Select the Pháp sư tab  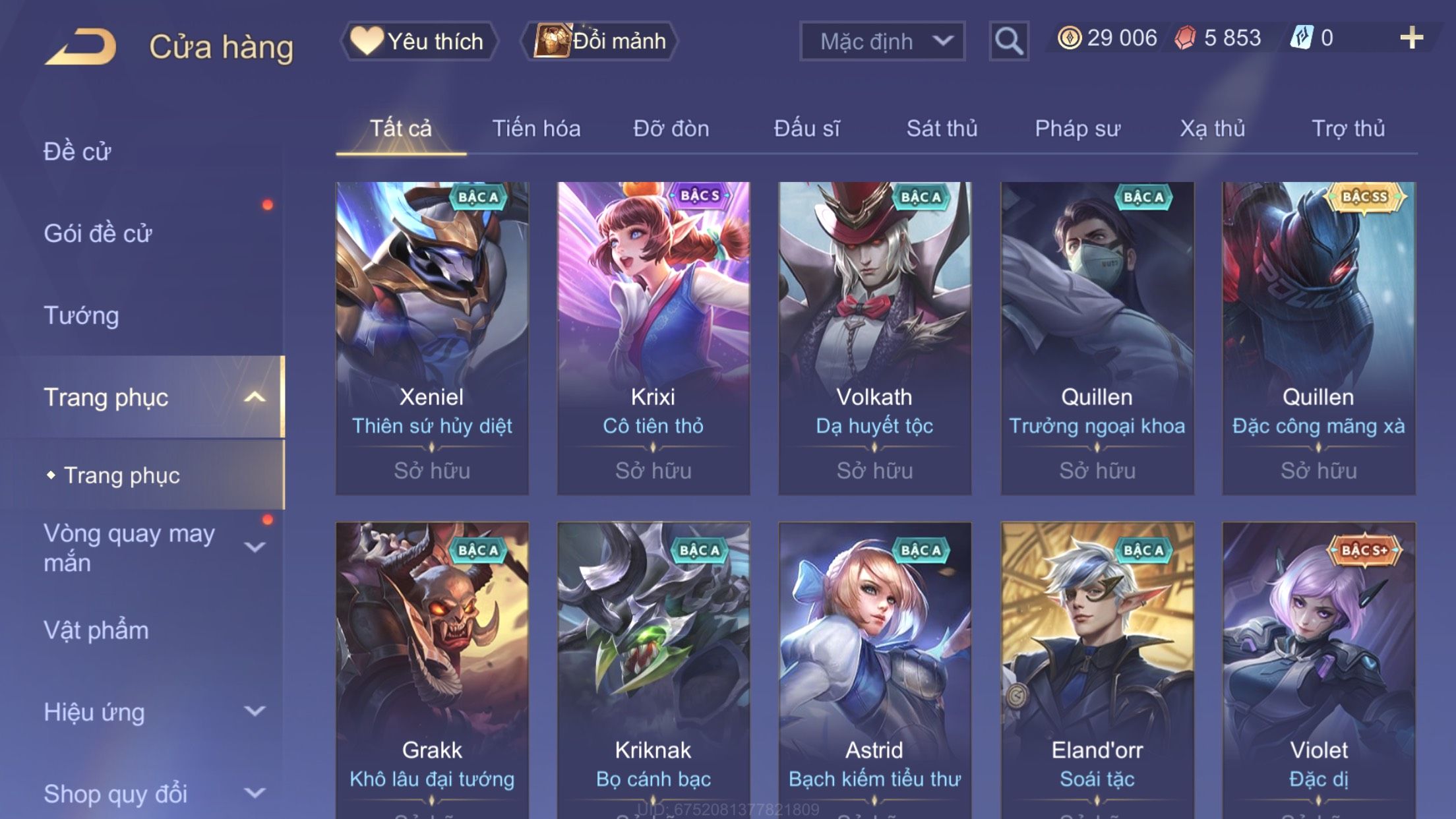(x=1077, y=129)
